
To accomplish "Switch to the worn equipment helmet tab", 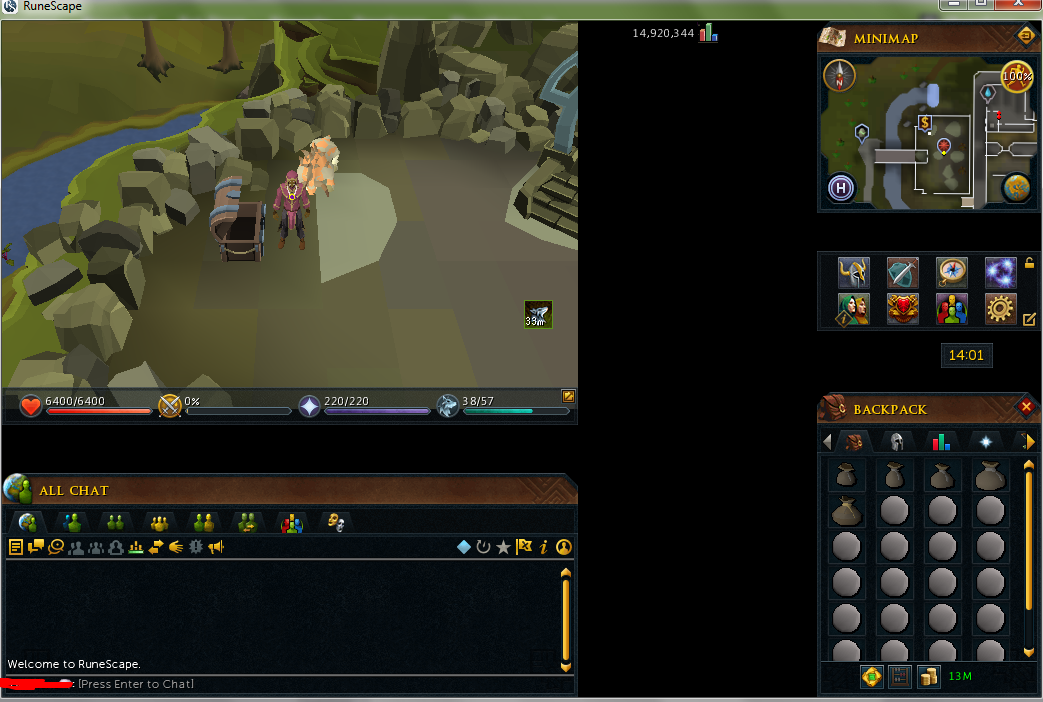I will (897, 442).
